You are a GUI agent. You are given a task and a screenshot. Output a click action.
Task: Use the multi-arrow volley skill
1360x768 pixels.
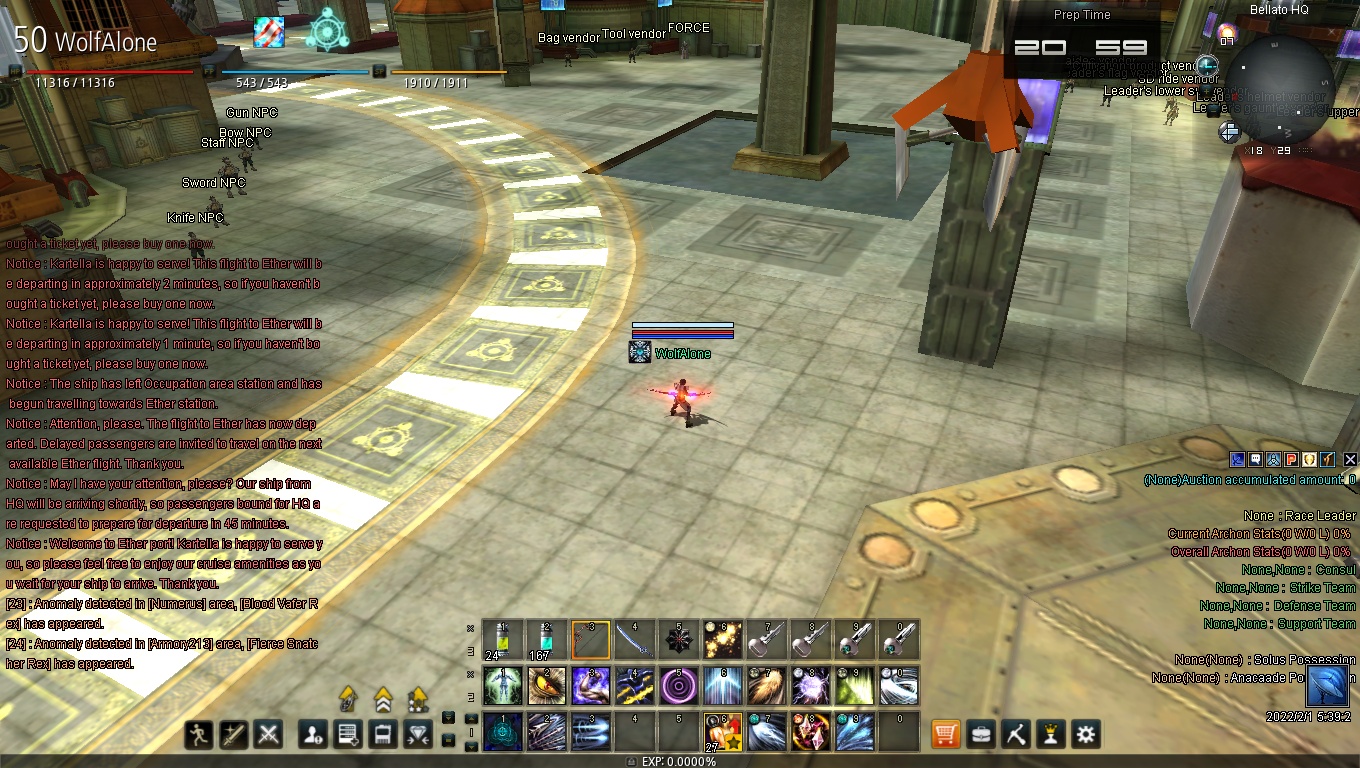tap(546, 732)
